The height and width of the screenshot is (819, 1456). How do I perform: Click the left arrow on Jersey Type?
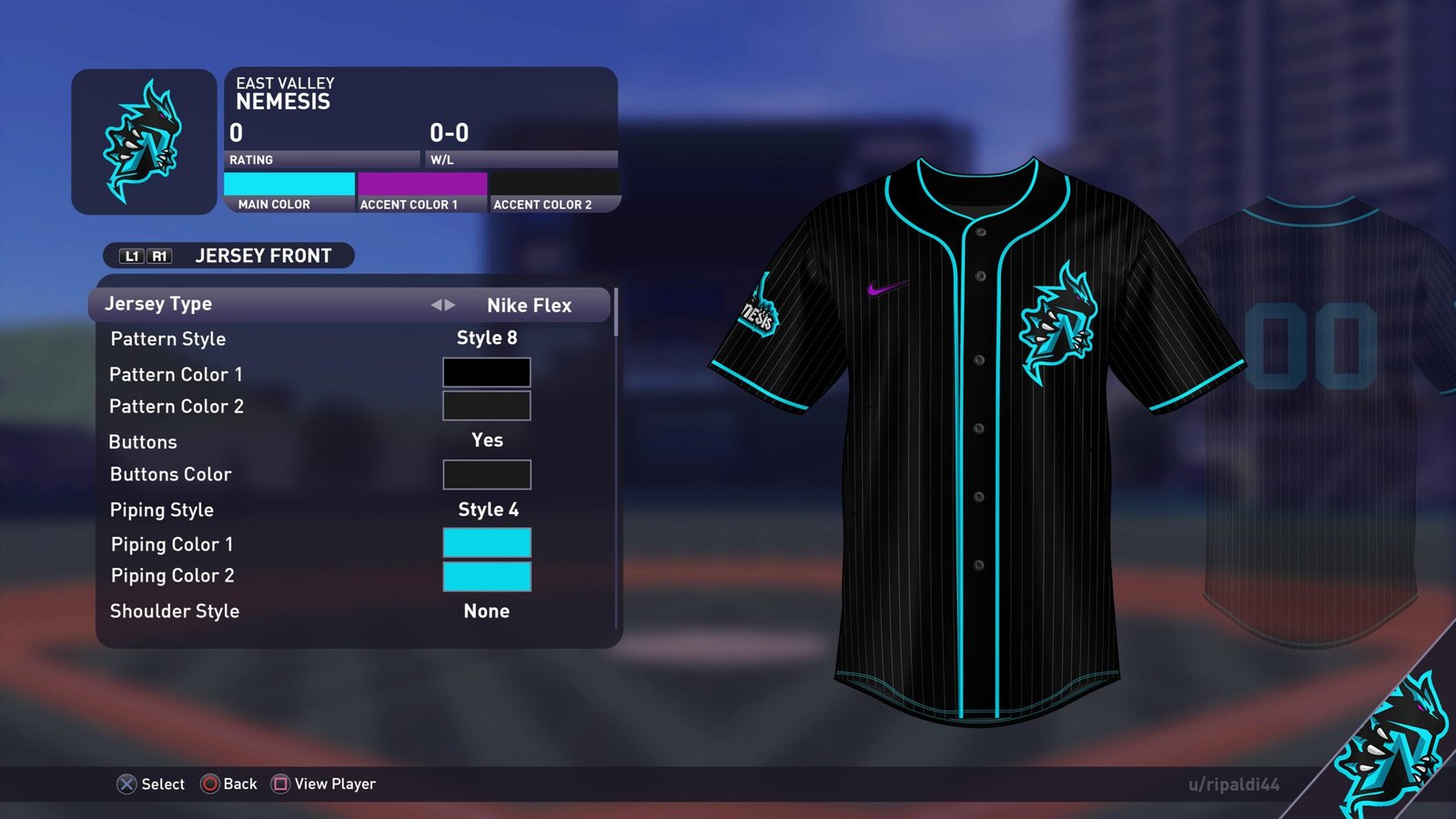(x=437, y=305)
